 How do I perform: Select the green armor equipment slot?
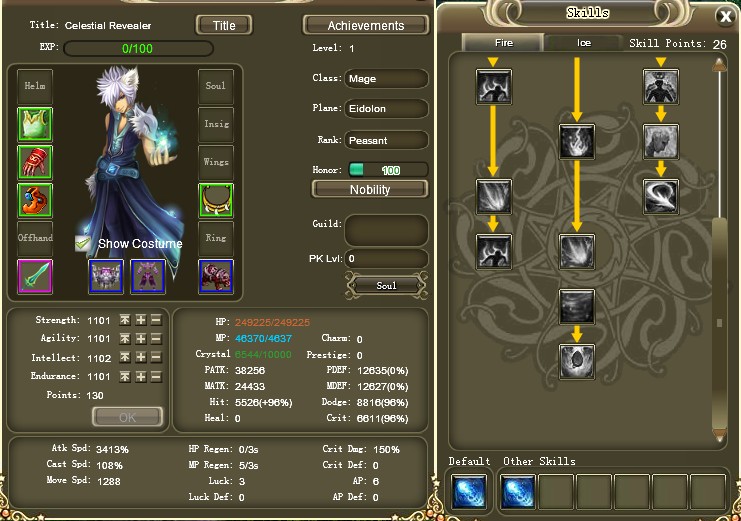(x=35, y=124)
